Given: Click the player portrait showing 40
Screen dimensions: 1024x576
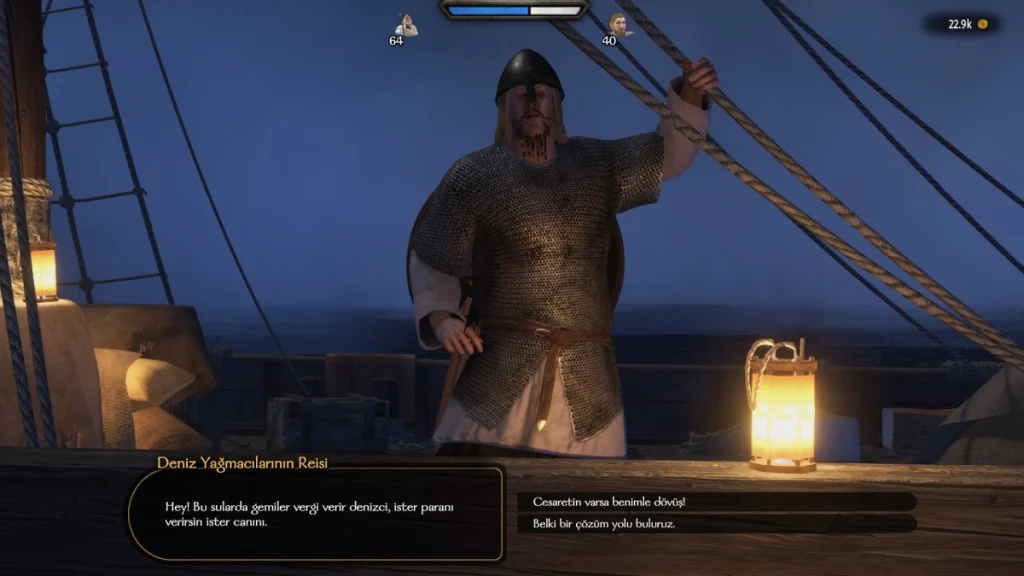Looking at the screenshot, I should (x=620, y=25).
